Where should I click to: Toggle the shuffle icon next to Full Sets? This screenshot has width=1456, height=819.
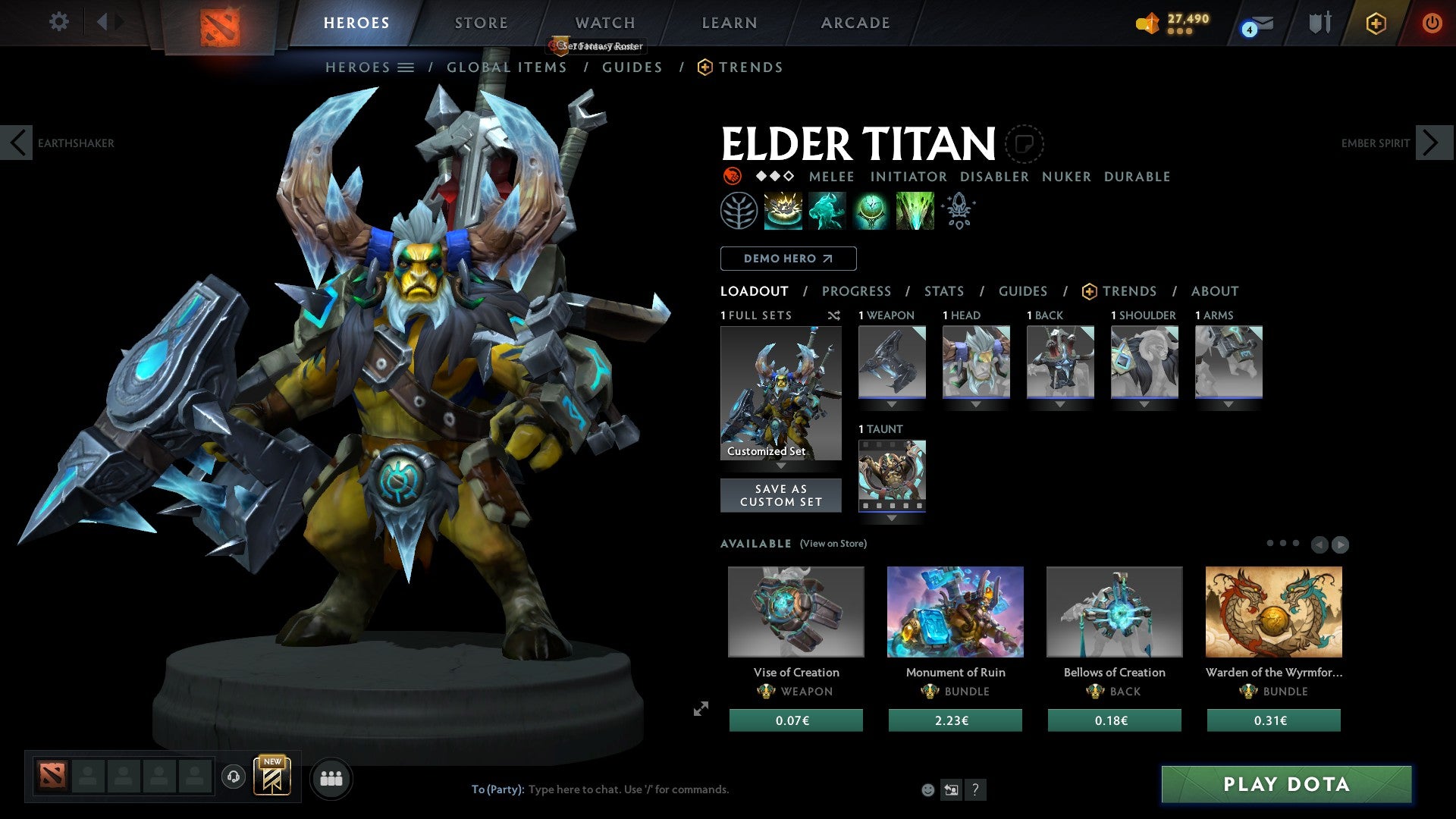tap(833, 315)
